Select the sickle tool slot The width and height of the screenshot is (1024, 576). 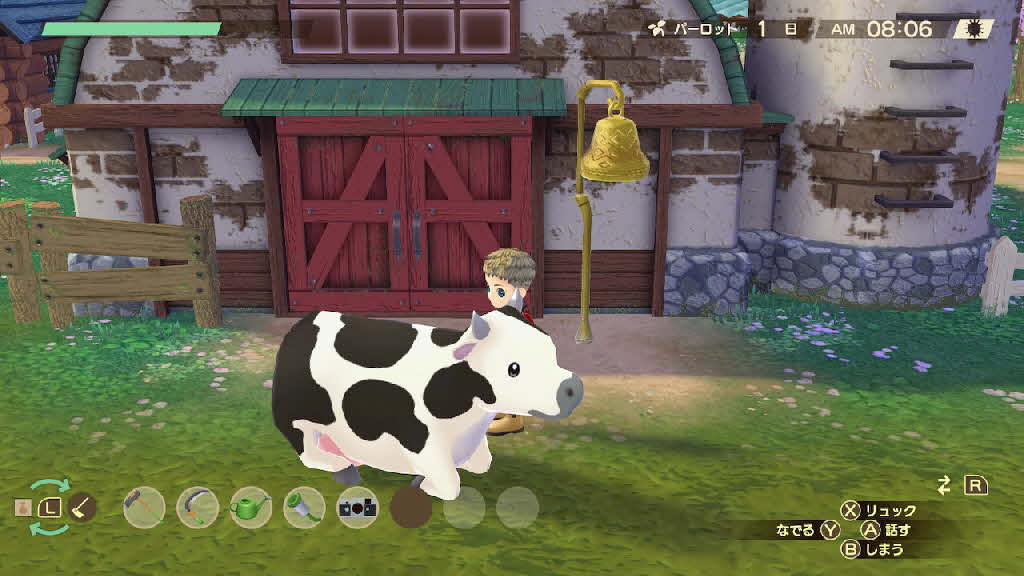pyautogui.click(x=197, y=507)
